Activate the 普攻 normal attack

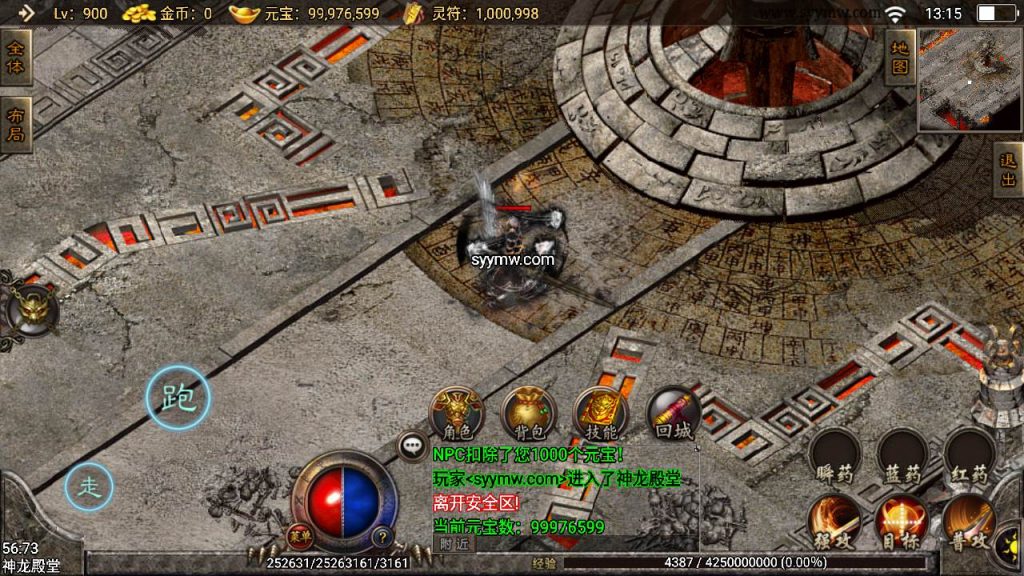coord(968,522)
